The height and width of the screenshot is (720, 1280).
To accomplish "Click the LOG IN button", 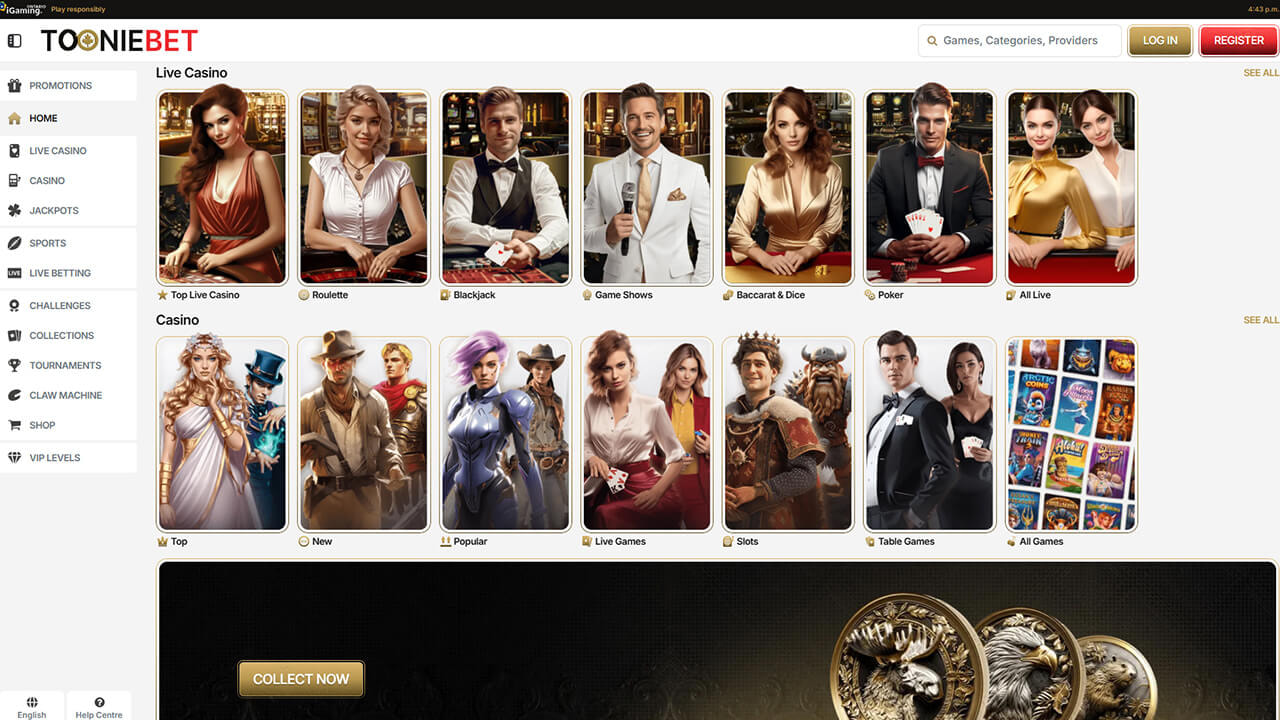I will click(1159, 40).
